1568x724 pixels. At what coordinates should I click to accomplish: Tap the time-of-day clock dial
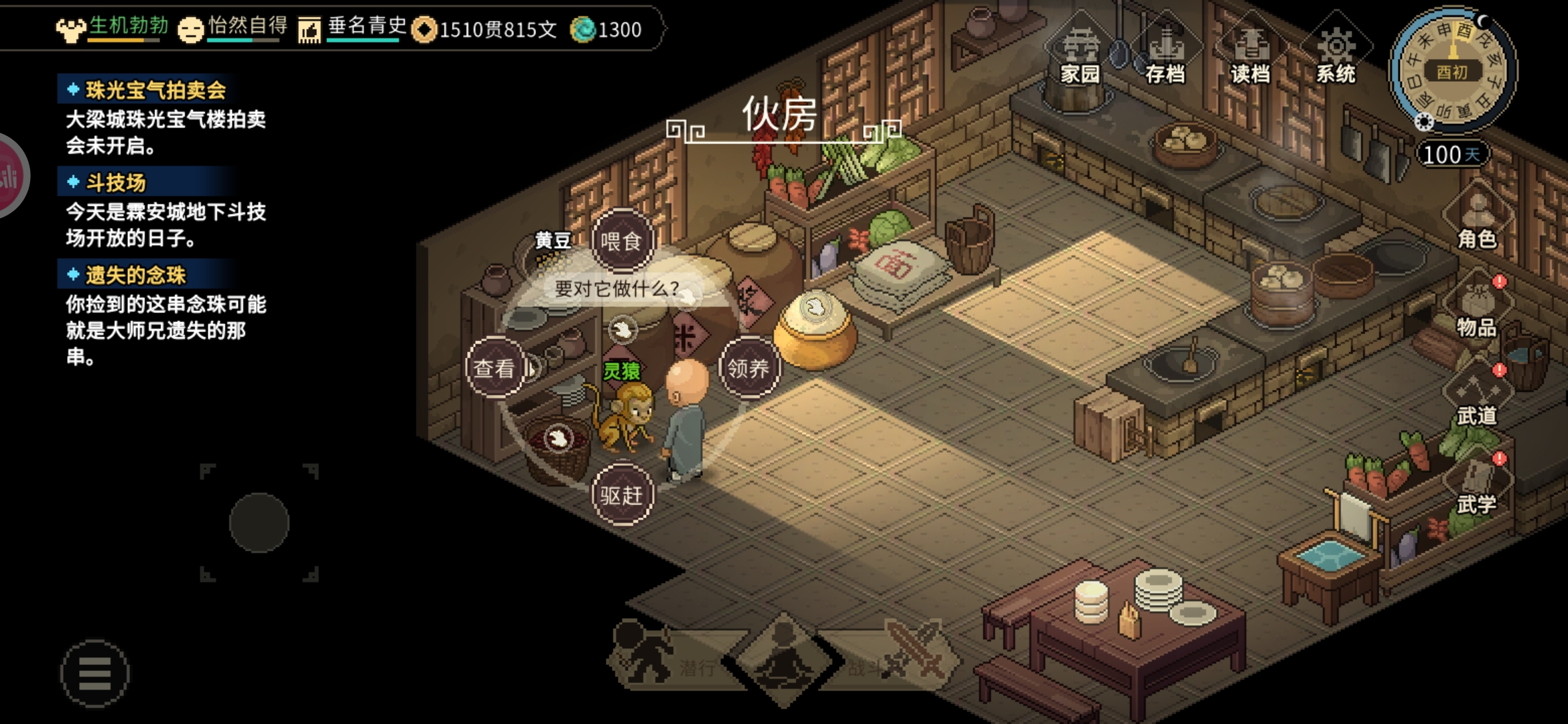(x=1452, y=70)
